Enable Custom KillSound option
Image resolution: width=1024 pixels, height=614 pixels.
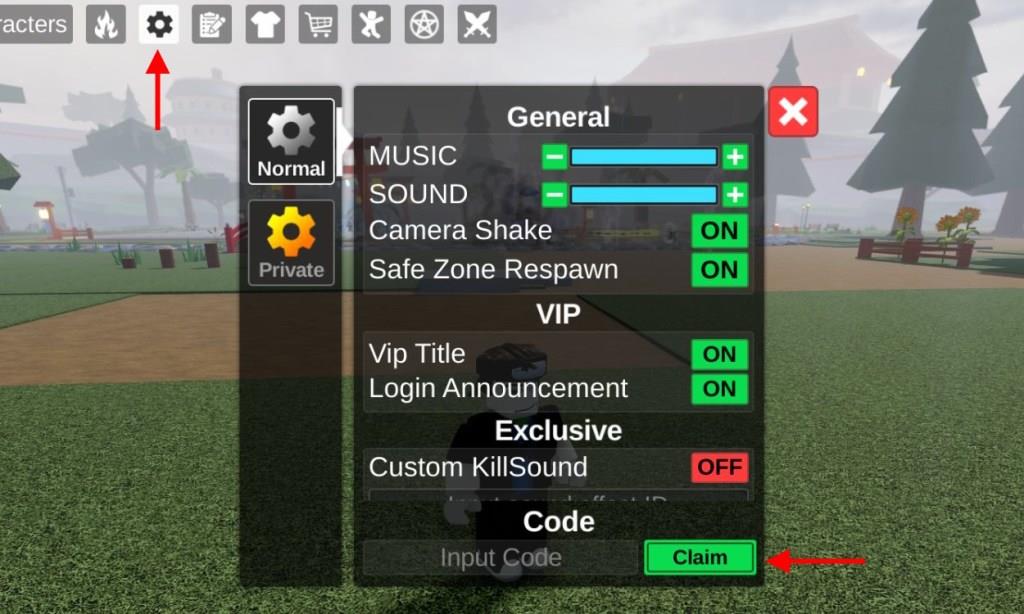pos(719,467)
